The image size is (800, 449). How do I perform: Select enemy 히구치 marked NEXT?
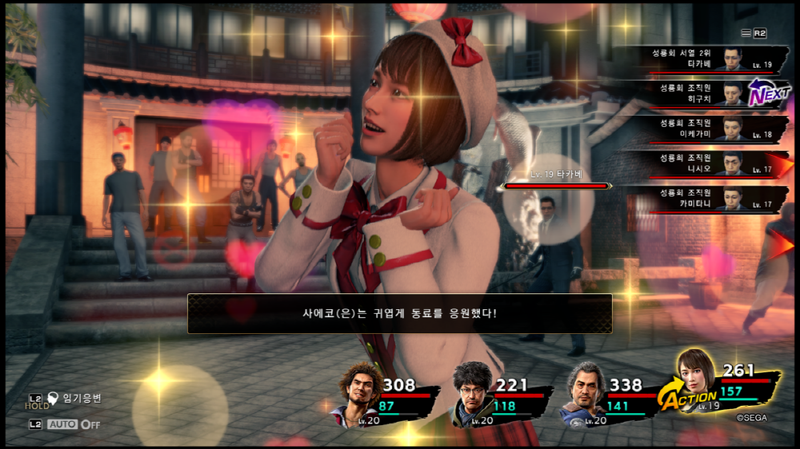(x=700, y=94)
